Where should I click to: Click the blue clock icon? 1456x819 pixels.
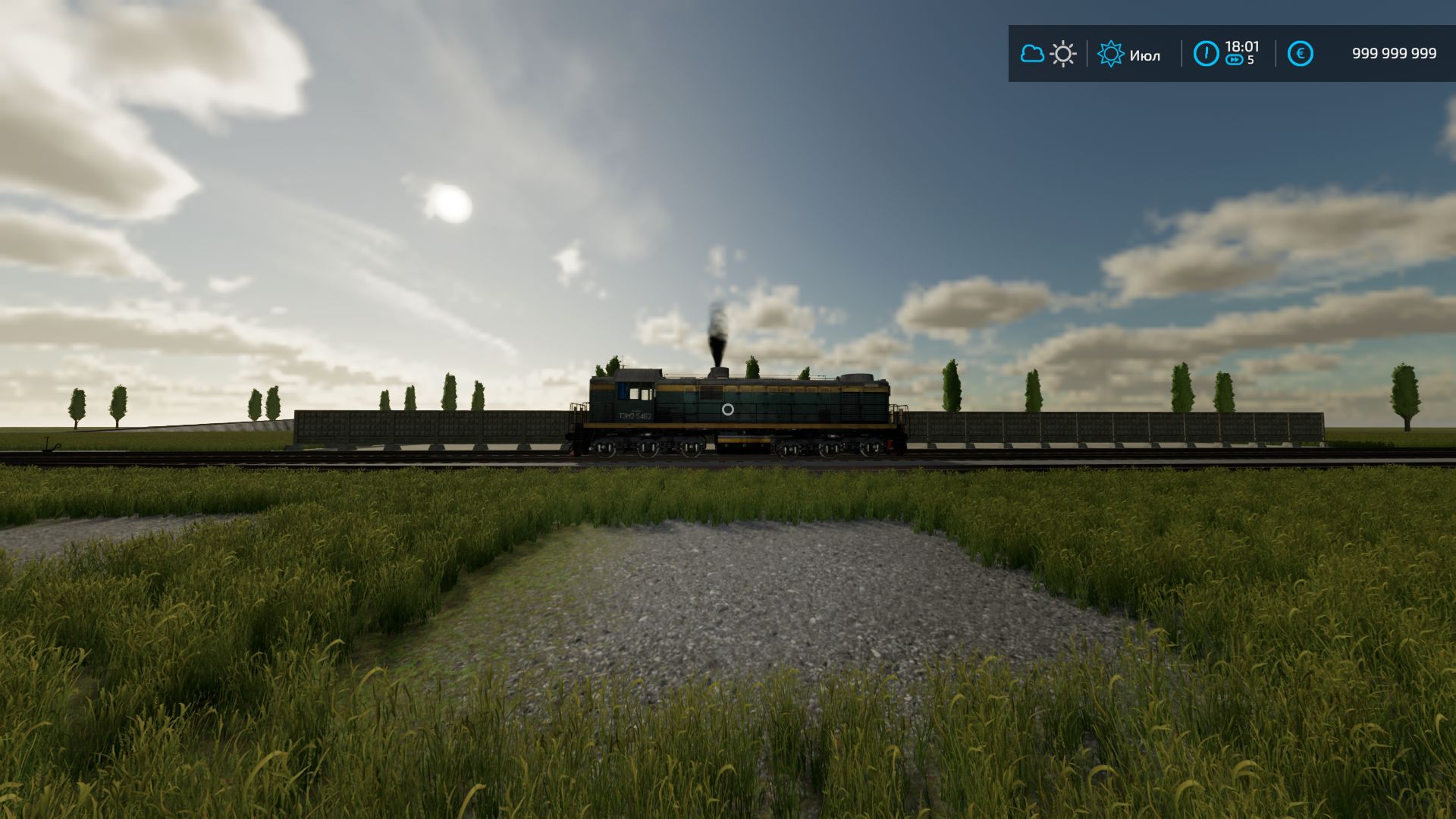click(1206, 54)
